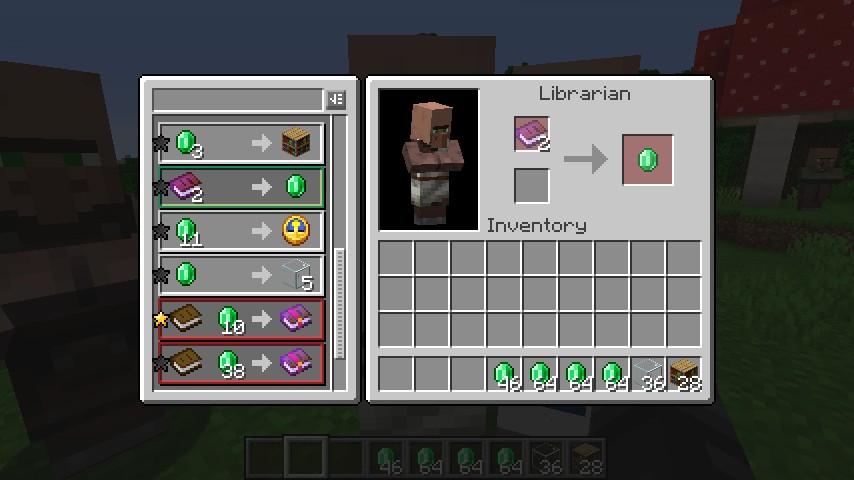Screen dimensions: 854x480
Task: Collect the emerald from the trade result slot
Action: pyautogui.click(x=647, y=160)
